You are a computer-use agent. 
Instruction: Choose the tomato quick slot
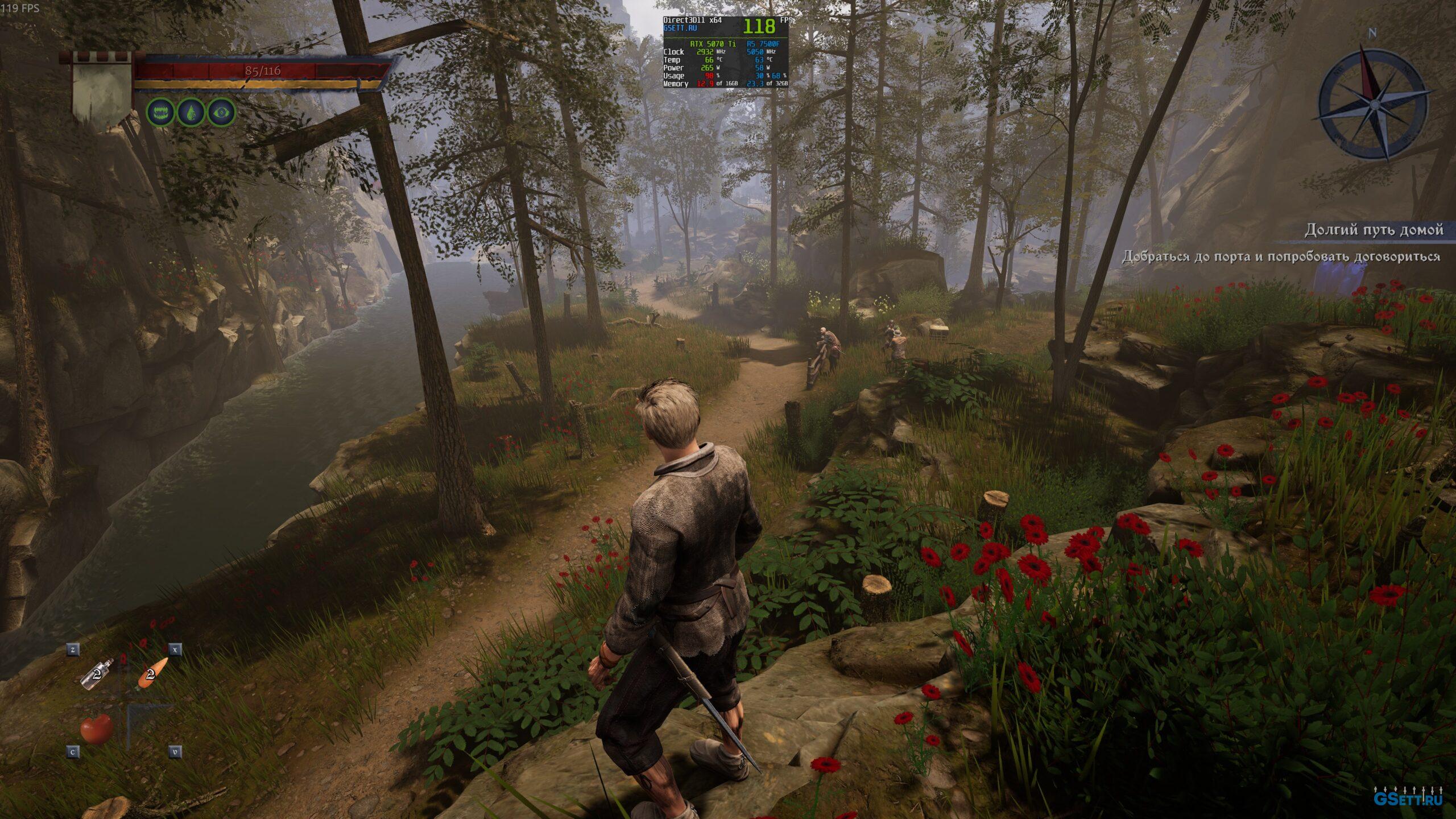tap(97, 729)
